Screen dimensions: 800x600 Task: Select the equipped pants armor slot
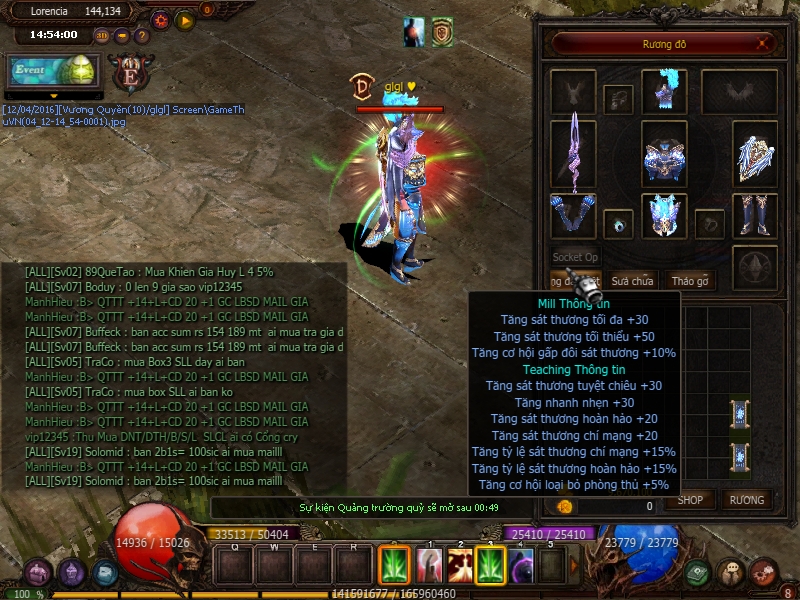click(664, 216)
